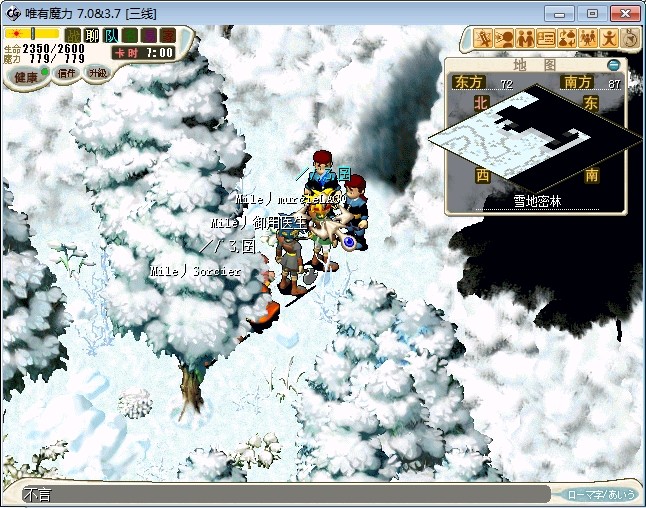646x508 pixels.
Task: Open the three-person group icon
Action: click(588, 39)
